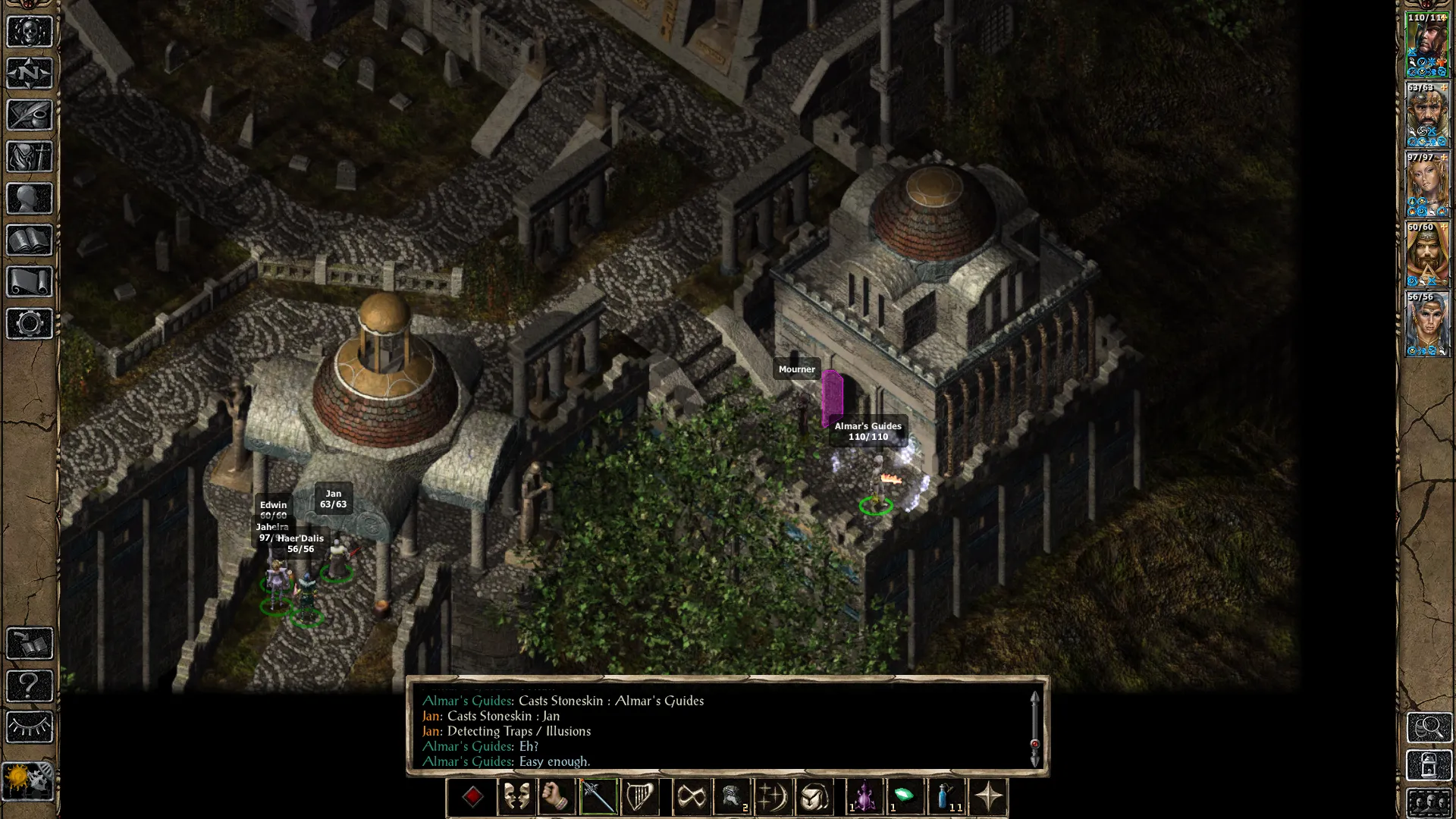Open the character record head icon
Screen dimensions: 1456x819
click(30, 199)
